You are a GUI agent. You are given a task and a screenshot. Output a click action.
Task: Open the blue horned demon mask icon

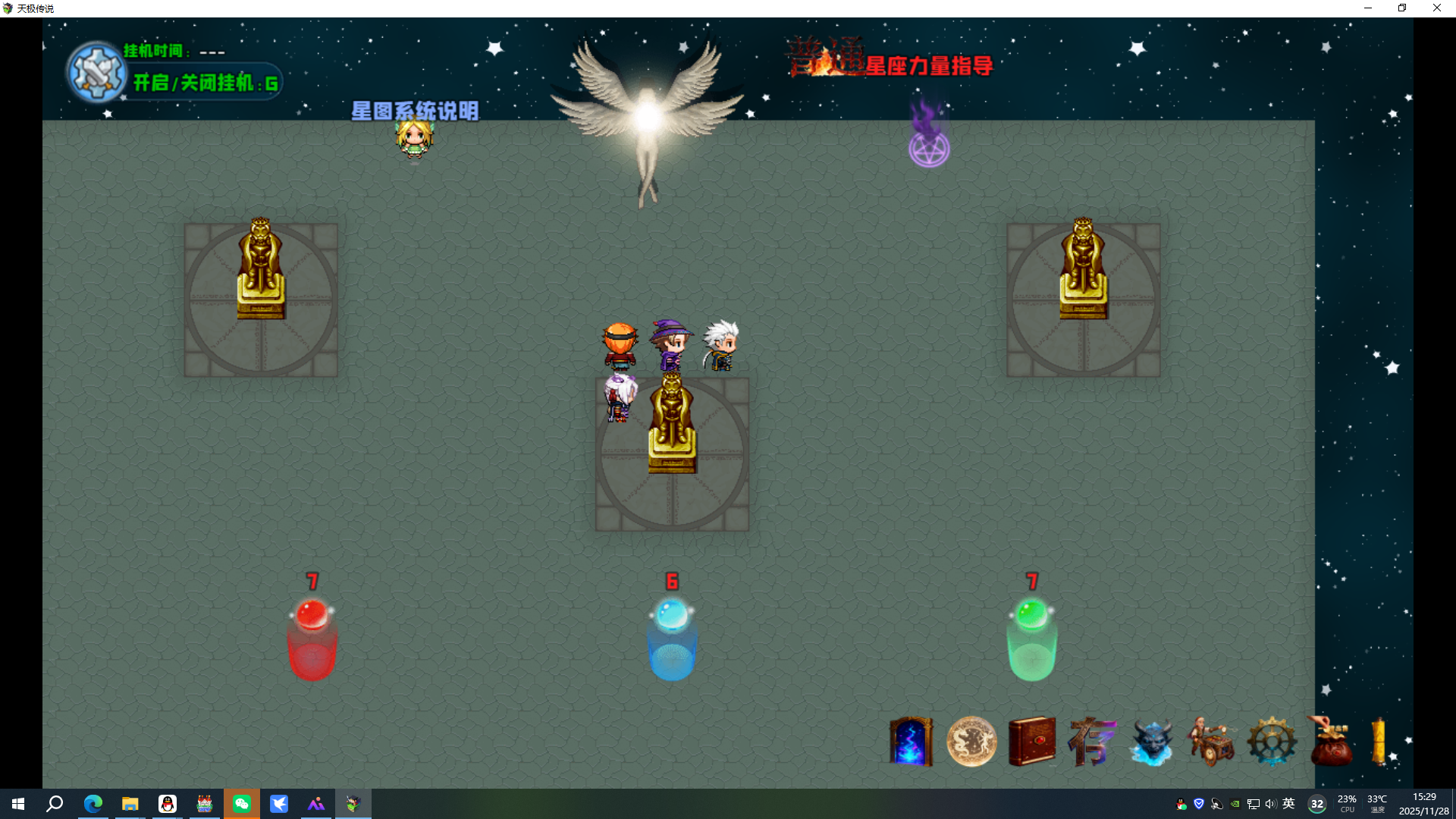tap(1152, 742)
